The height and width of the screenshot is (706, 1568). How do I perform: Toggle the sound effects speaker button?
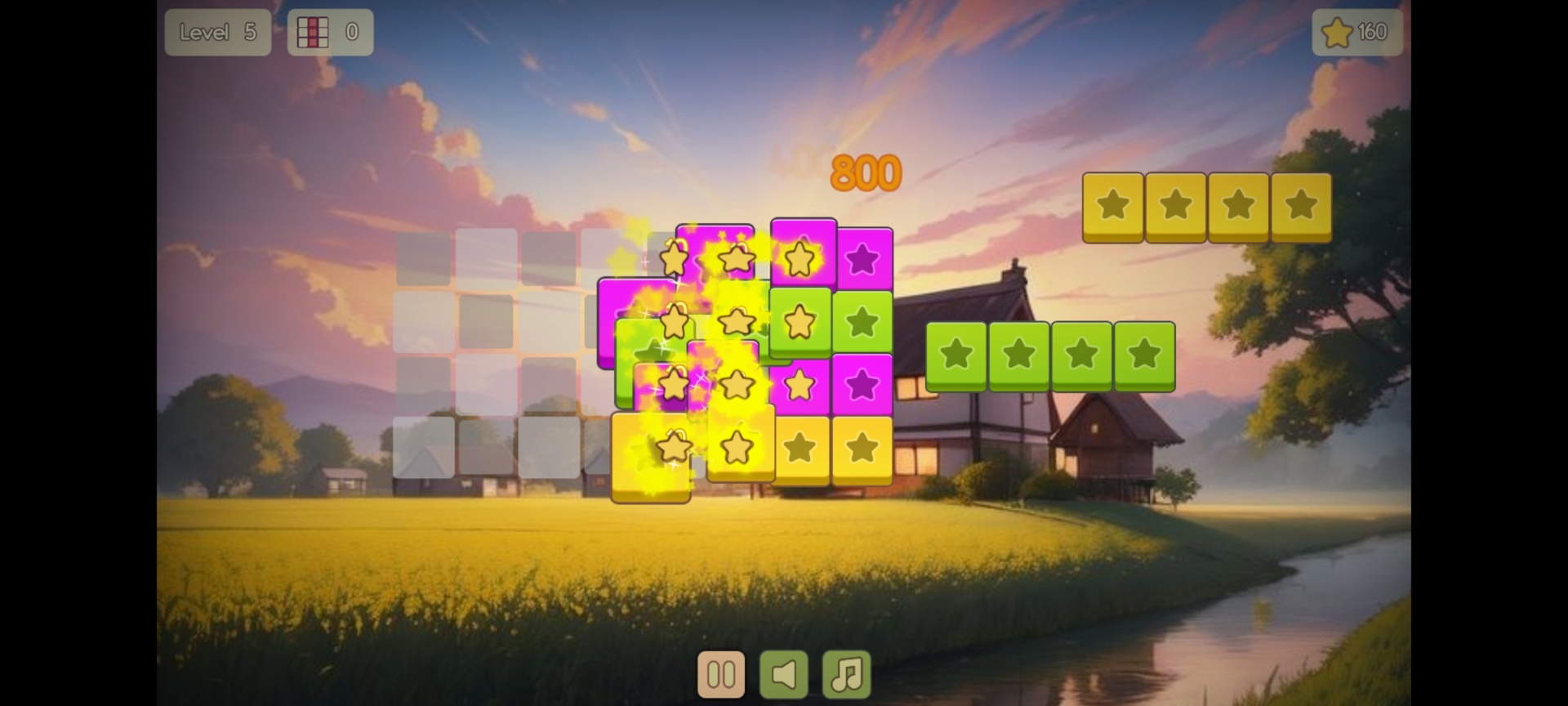[x=784, y=674]
